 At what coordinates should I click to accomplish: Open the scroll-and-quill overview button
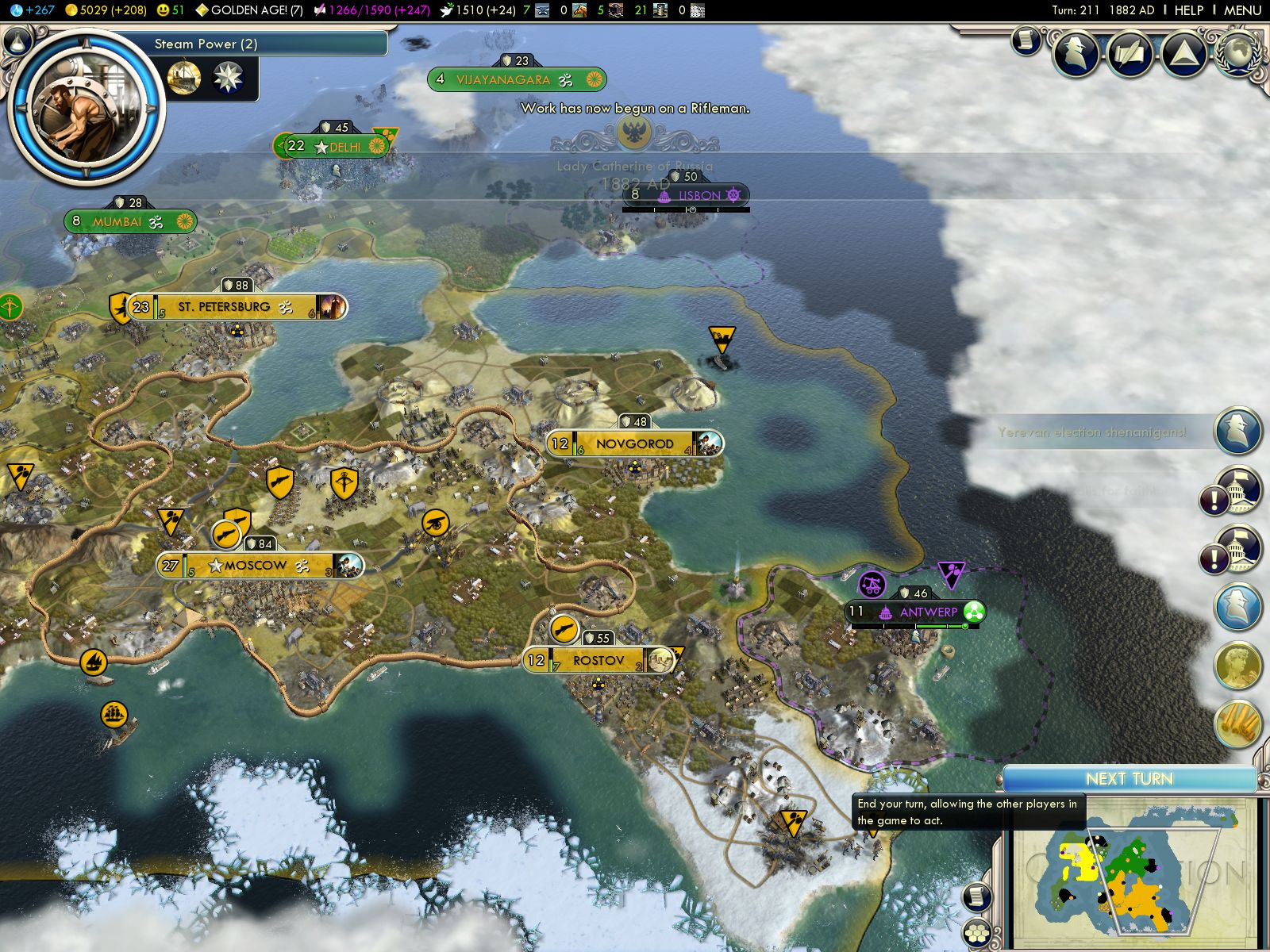pyautogui.click(x=1130, y=53)
